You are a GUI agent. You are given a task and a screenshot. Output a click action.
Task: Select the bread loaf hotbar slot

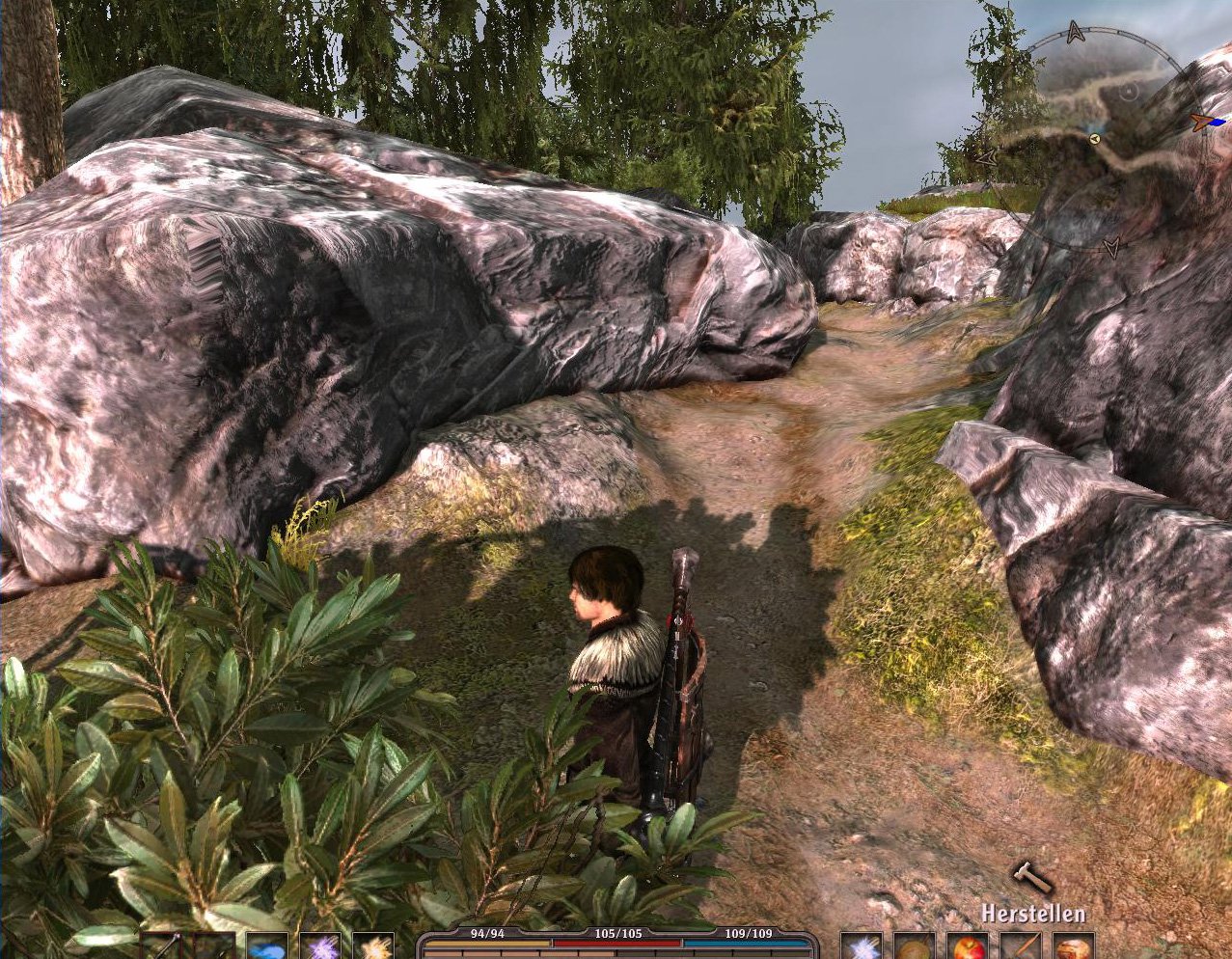[x=1072, y=947]
